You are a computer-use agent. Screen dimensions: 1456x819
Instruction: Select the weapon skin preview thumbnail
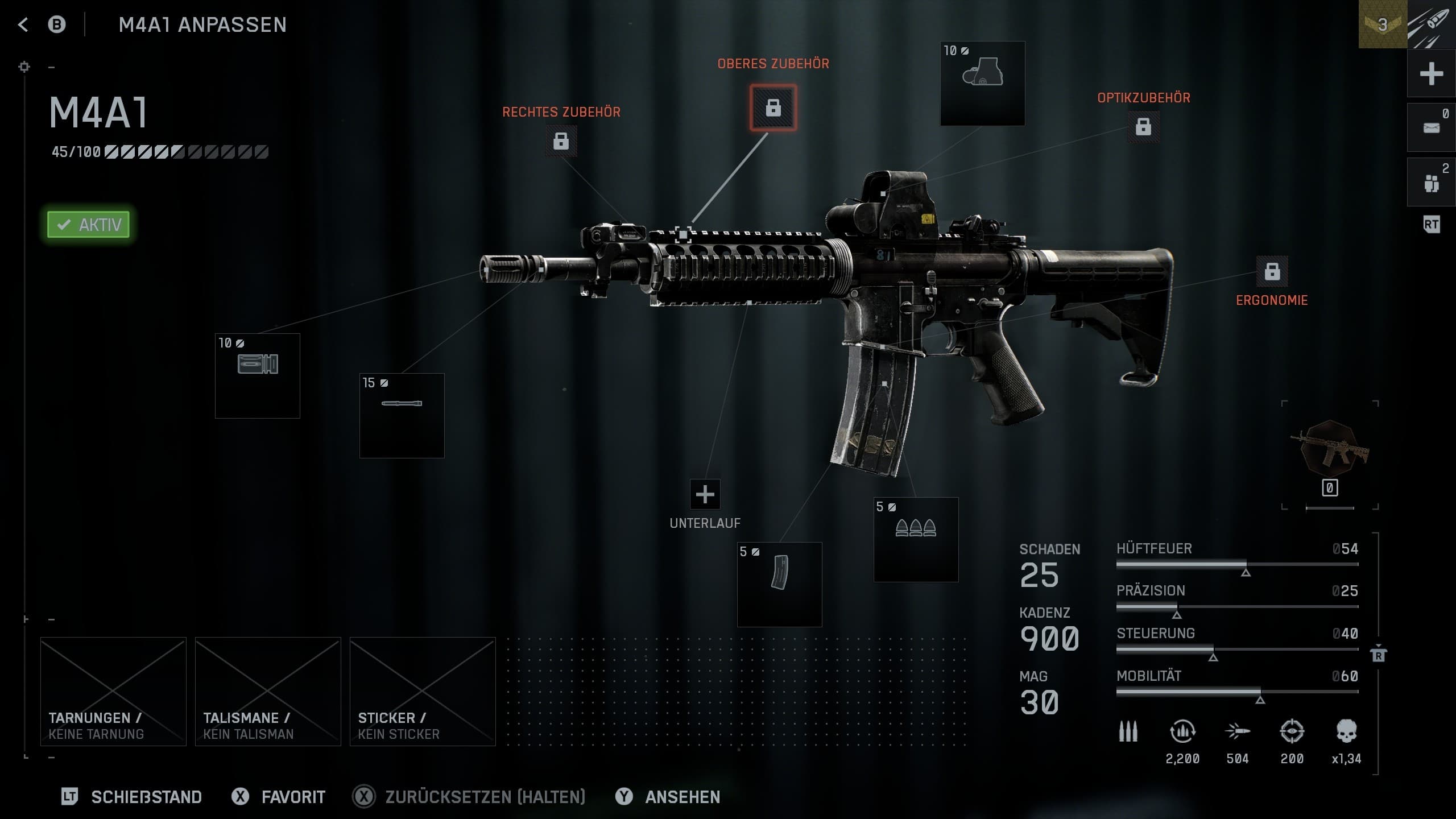coord(1330,449)
